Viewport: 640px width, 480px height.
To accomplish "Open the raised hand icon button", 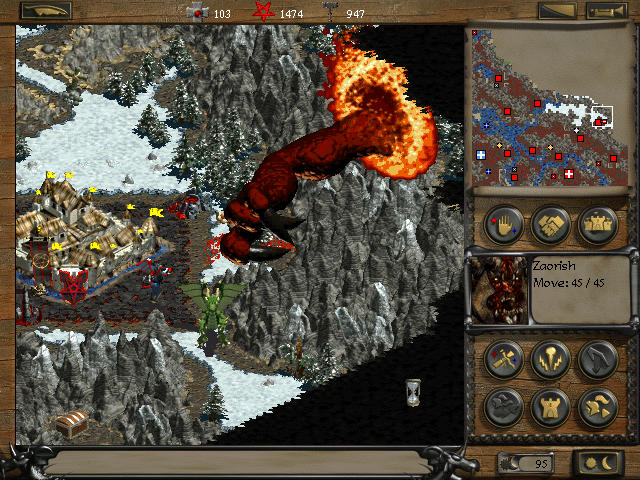I will [x=504, y=224].
